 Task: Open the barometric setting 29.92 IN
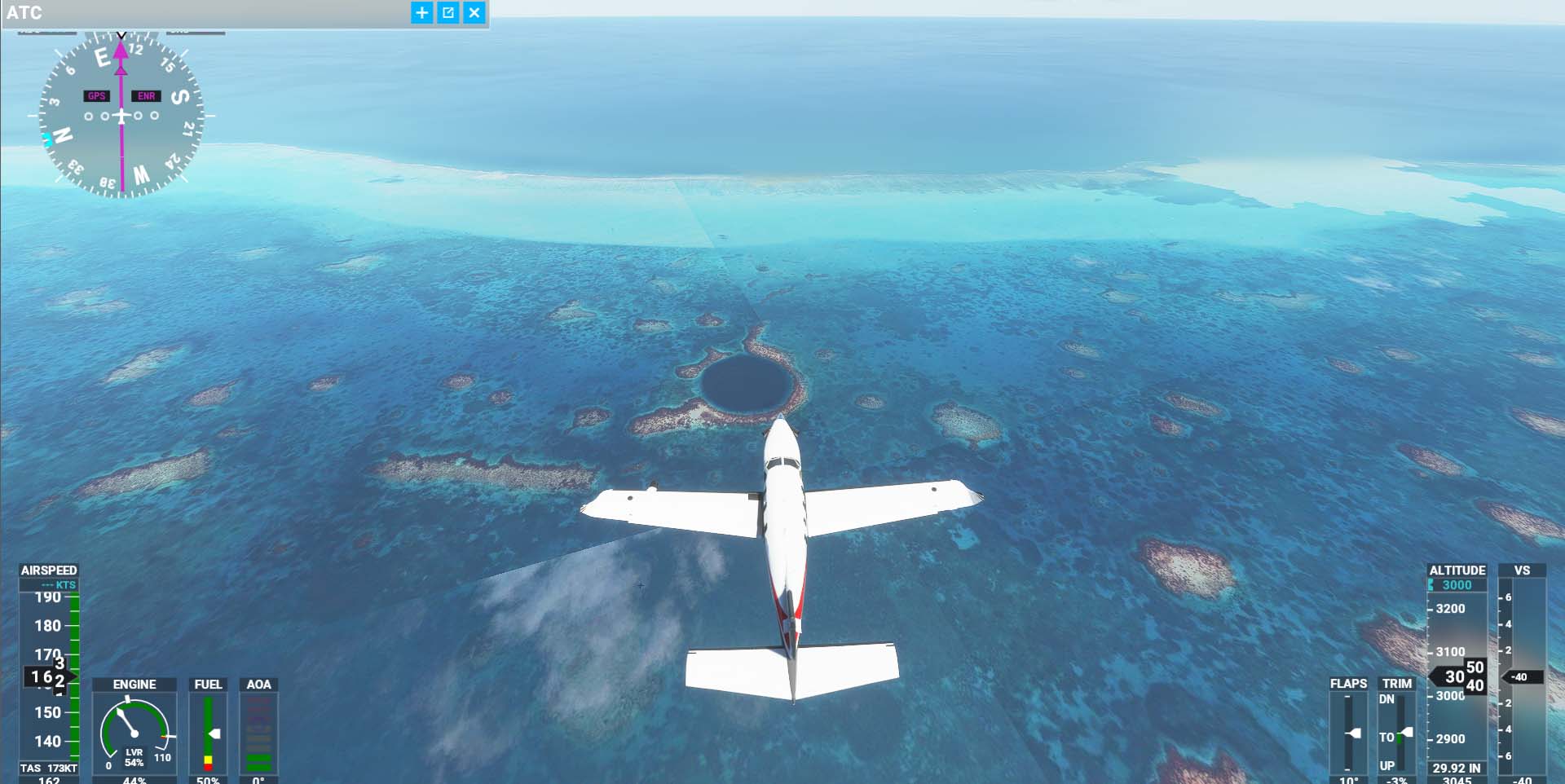coord(1458,767)
